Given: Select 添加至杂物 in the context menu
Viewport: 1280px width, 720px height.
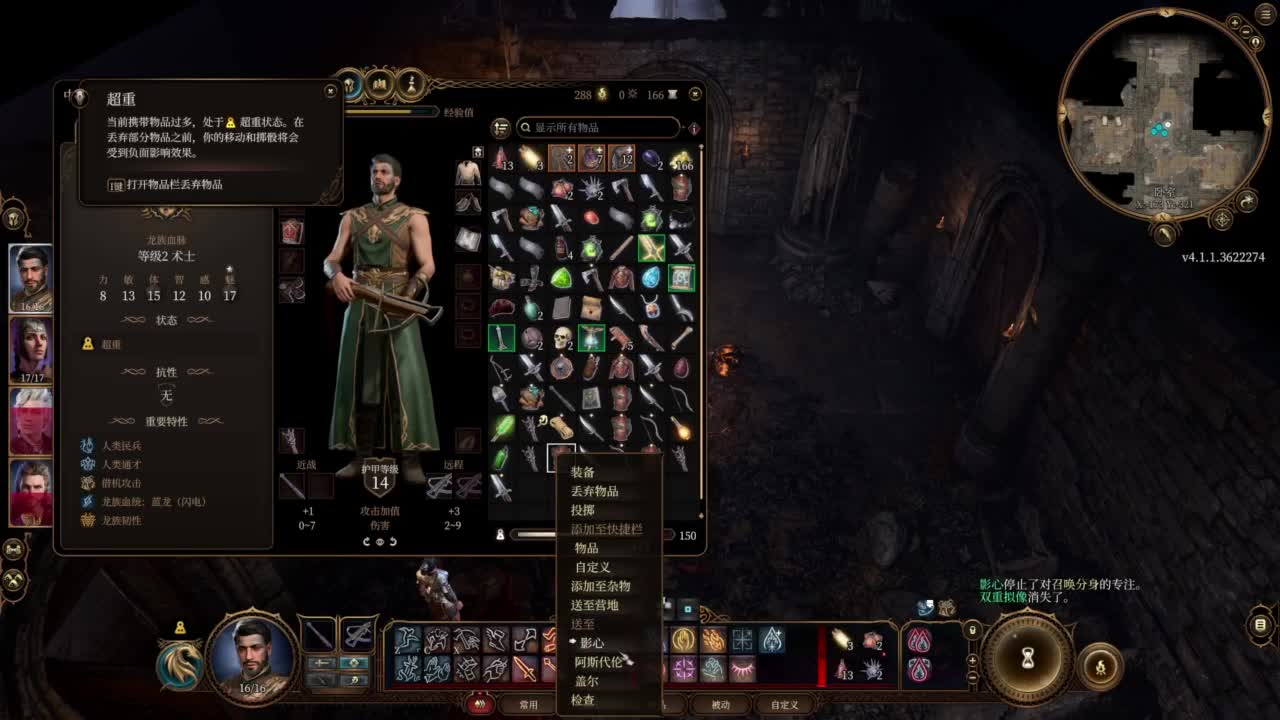Looking at the screenshot, I should [600, 586].
